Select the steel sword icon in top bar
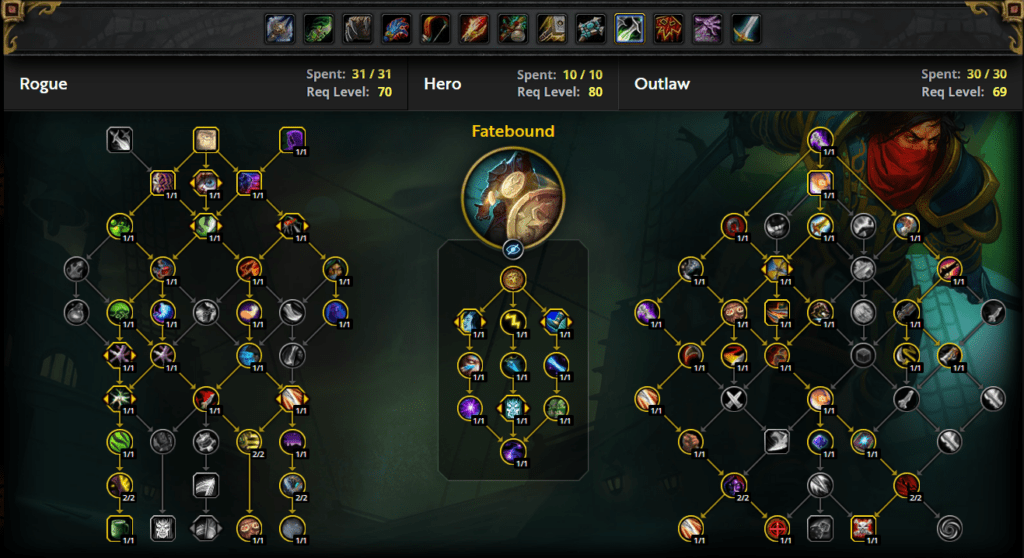1024x558 pixels. 746,28
